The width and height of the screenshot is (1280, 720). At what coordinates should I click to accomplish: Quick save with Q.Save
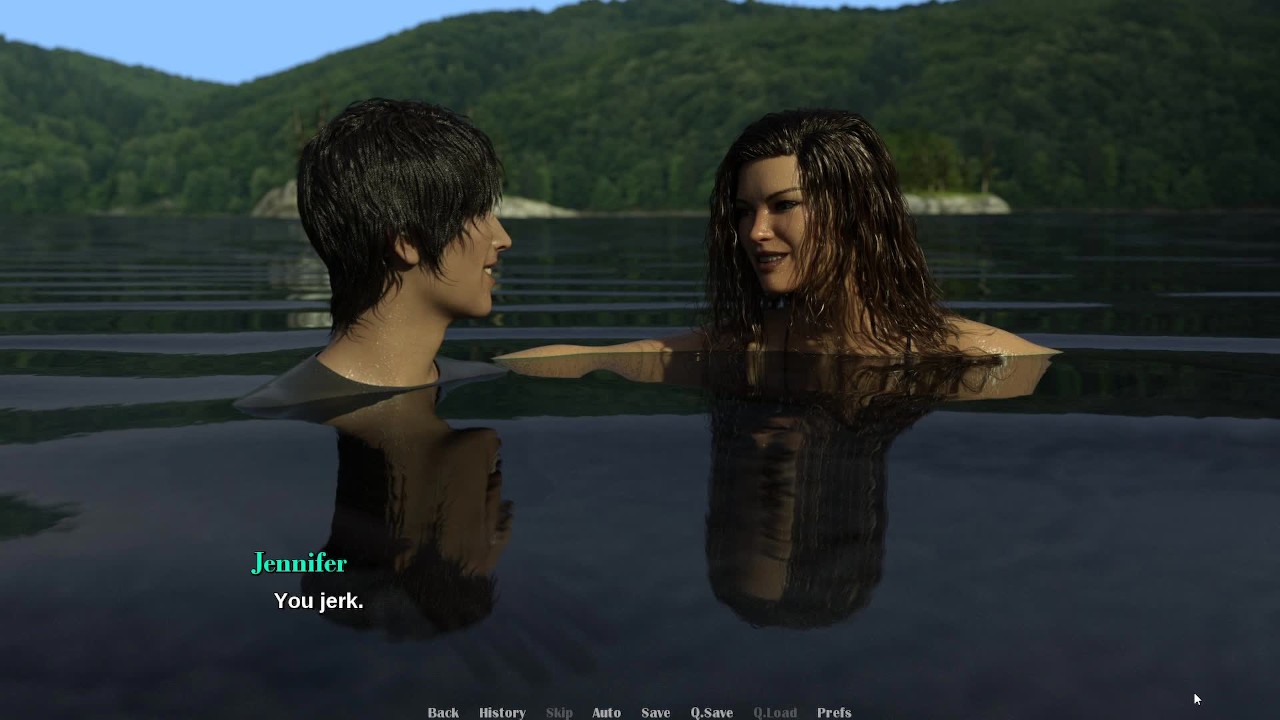click(711, 712)
